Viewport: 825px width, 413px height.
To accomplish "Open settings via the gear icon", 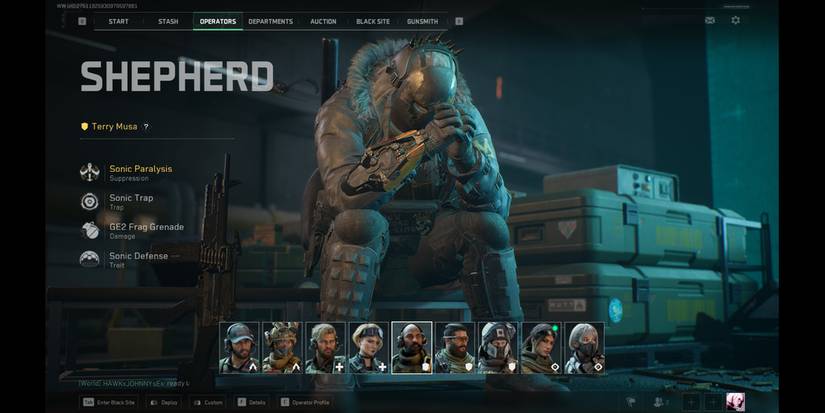I will click(736, 20).
